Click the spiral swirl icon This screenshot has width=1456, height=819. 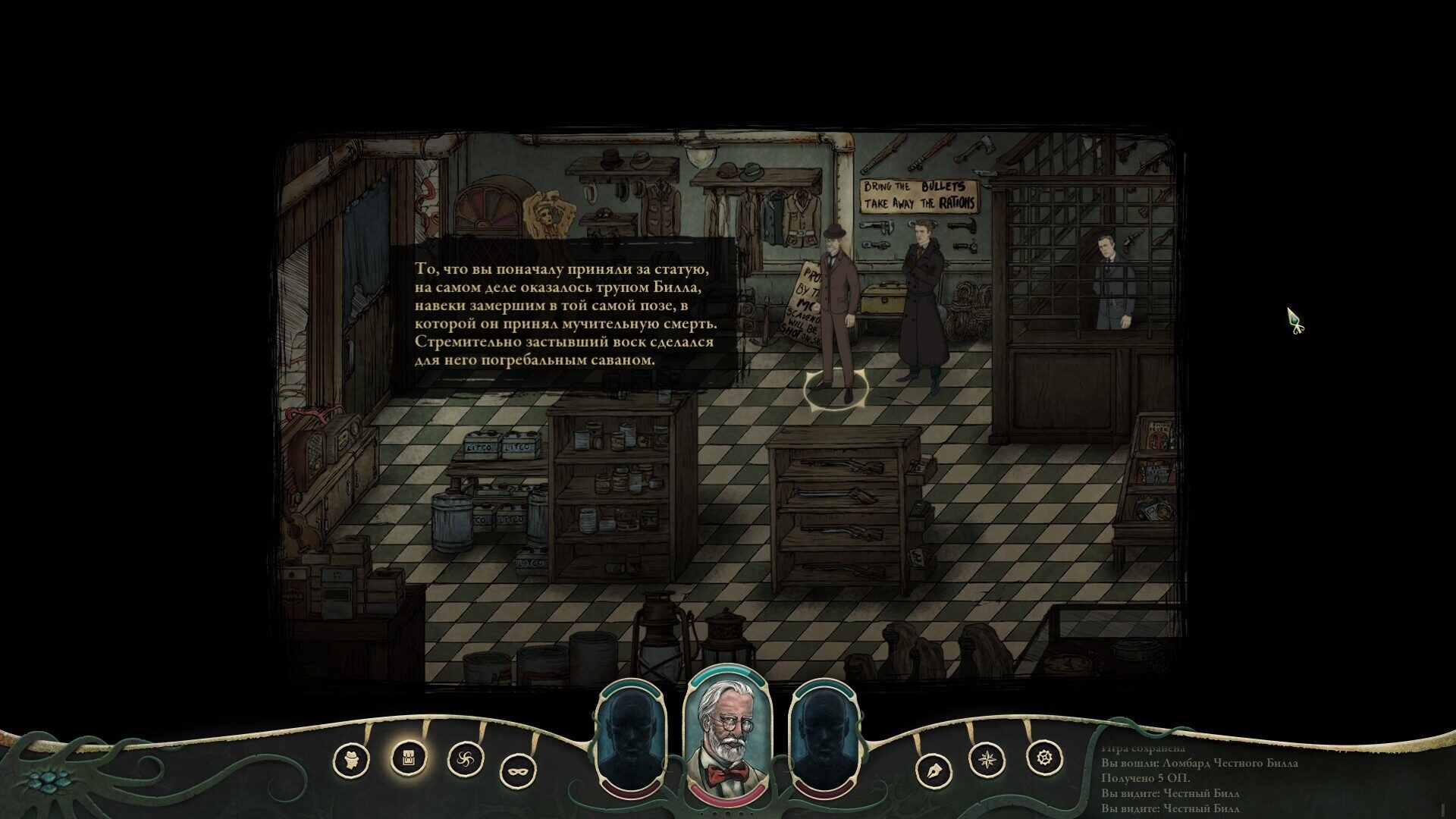tap(465, 758)
